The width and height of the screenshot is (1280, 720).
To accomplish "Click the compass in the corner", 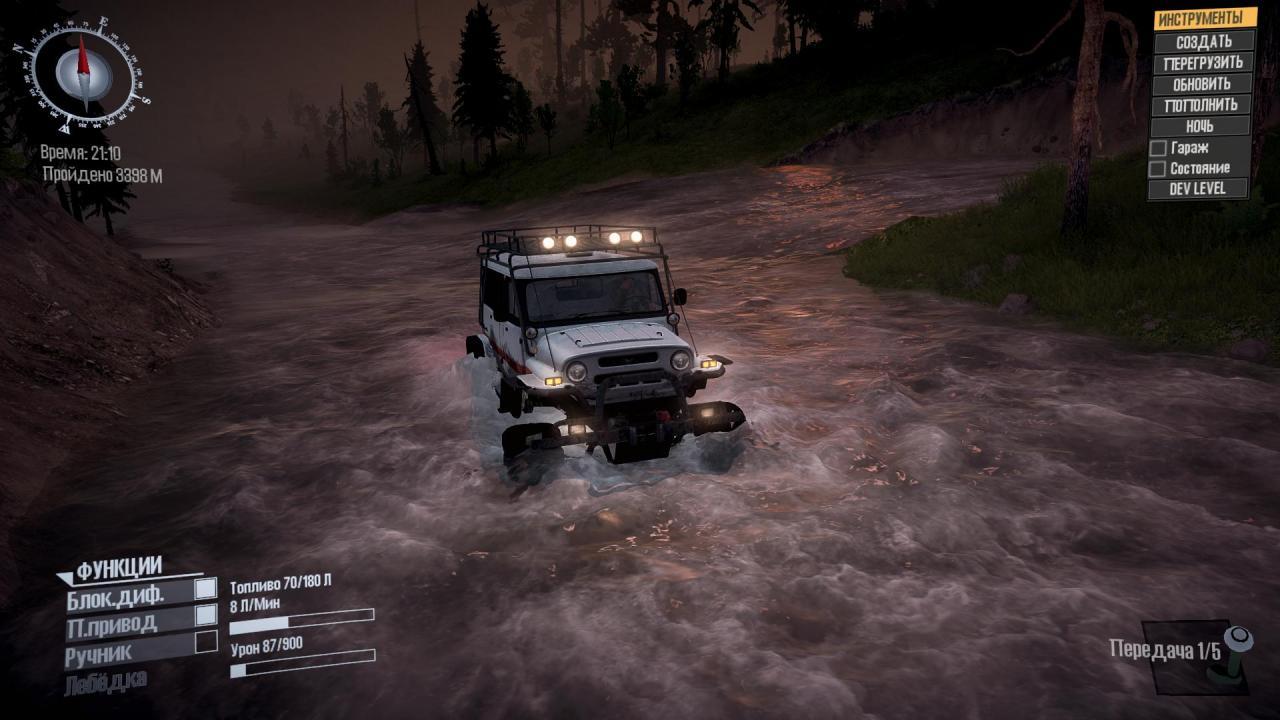I will coord(82,73).
